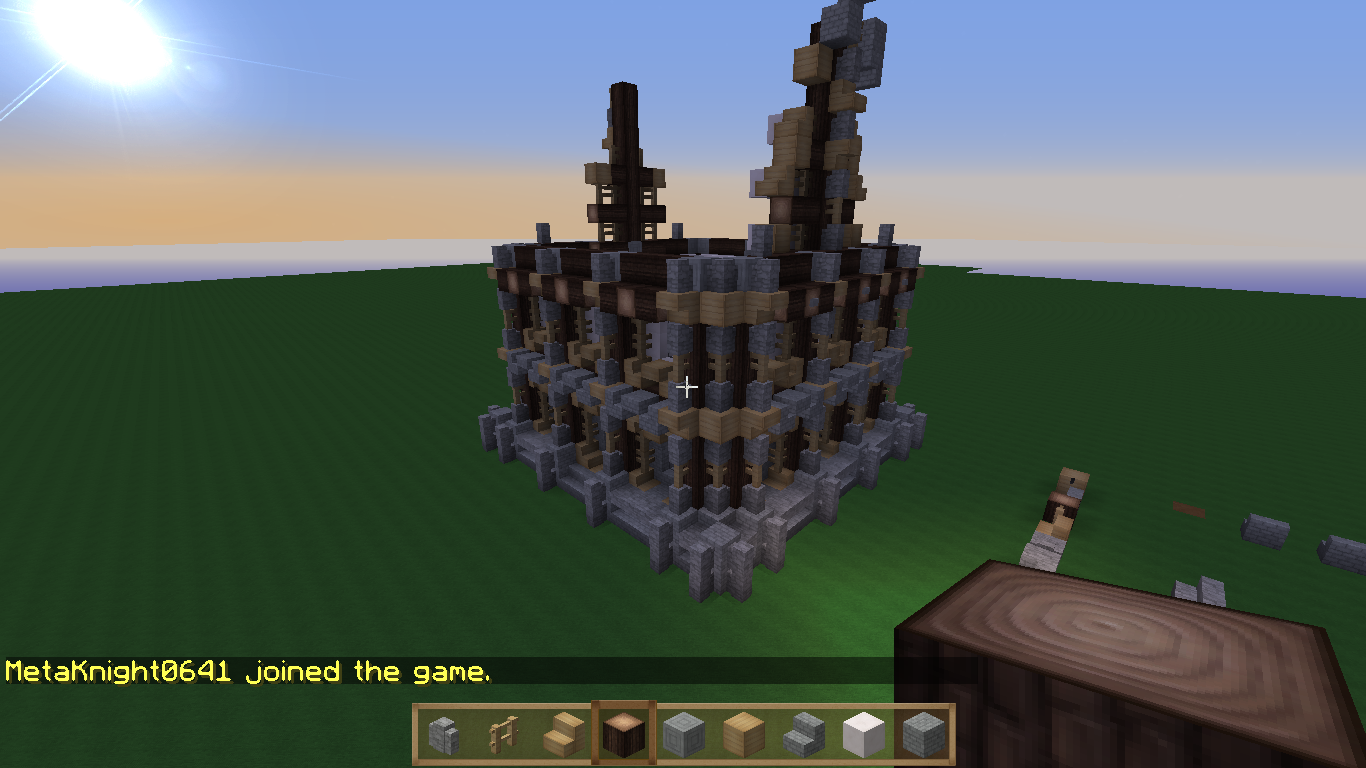The height and width of the screenshot is (768, 1366).
Task: Select the wooden planks block slot
Action: 743,735
